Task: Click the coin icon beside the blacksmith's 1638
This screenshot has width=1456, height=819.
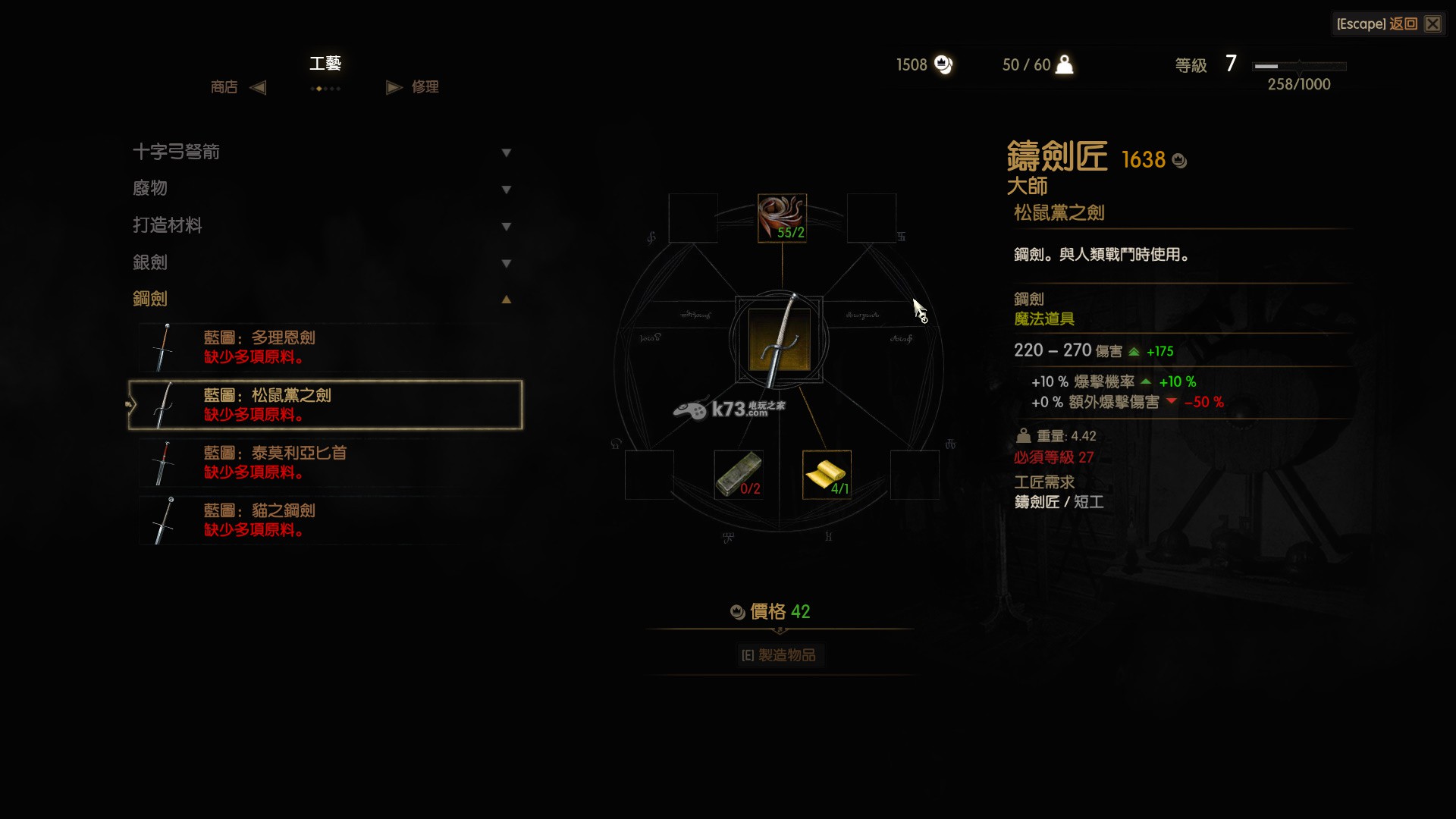Action: click(x=1179, y=160)
